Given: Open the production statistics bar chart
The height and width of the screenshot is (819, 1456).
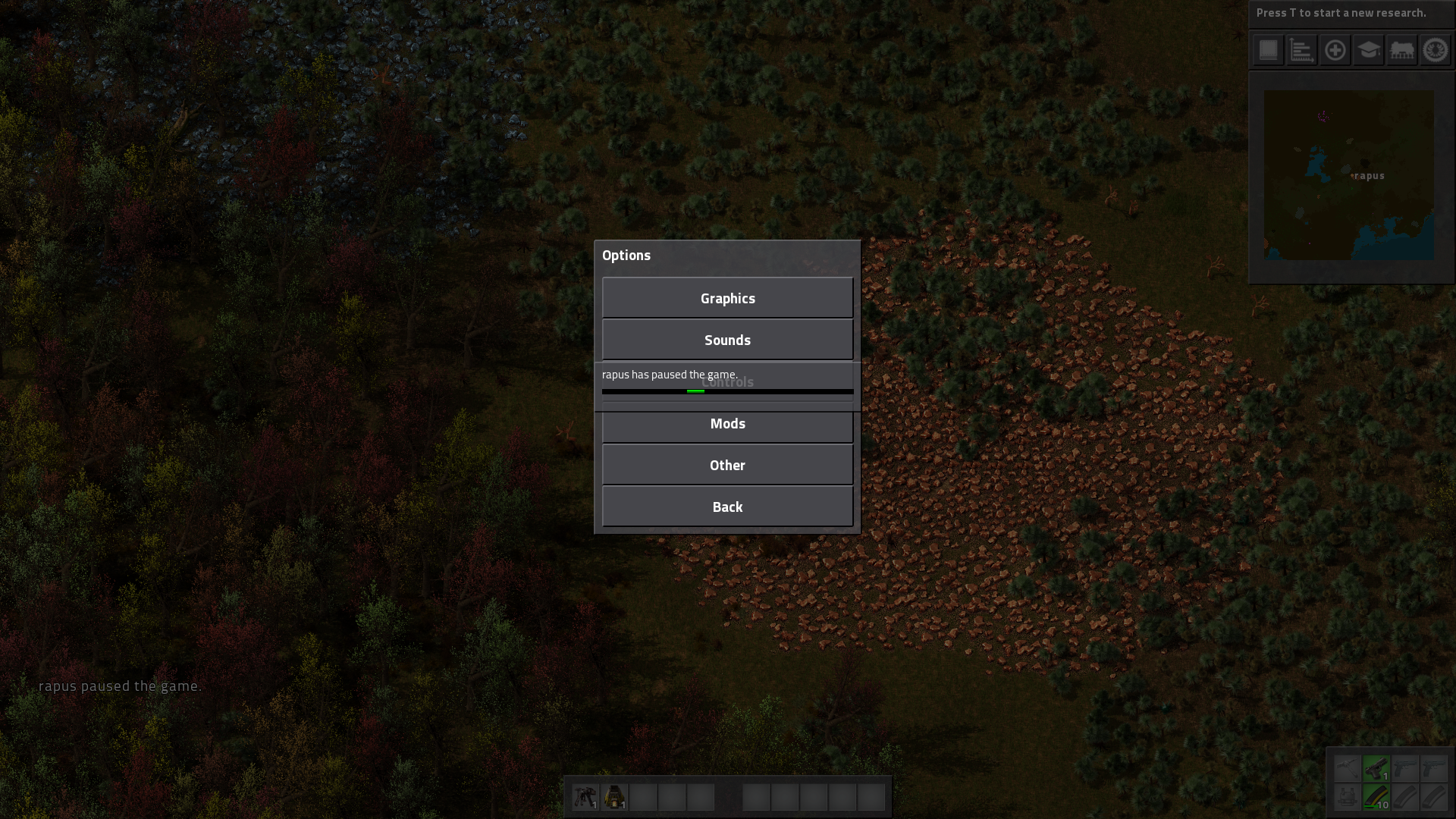Looking at the screenshot, I should coord(1301,51).
